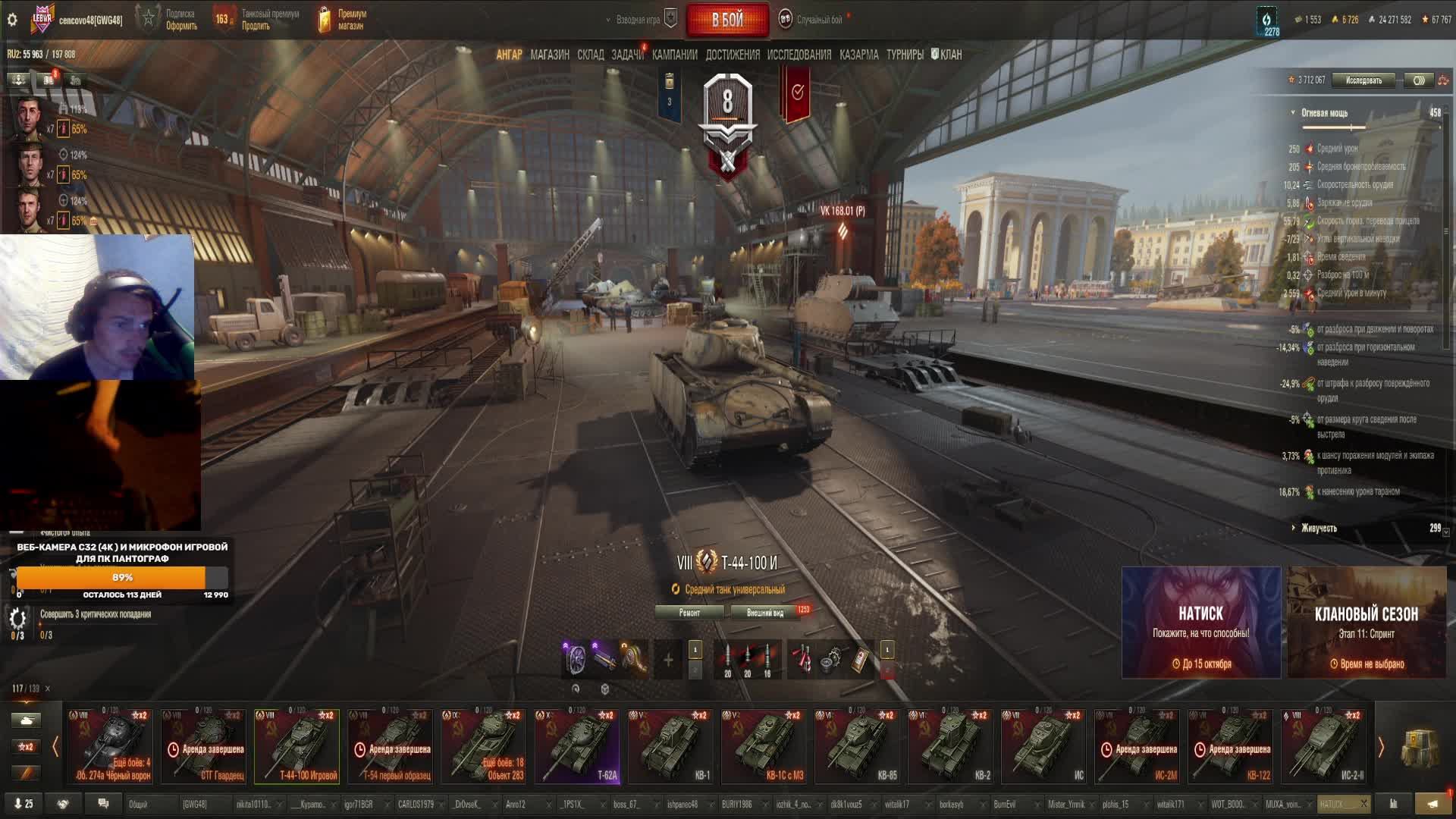This screenshot has width=1456, height=819.
Task: Select the Объект 283 tank in carousel
Action: click(484, 746)
